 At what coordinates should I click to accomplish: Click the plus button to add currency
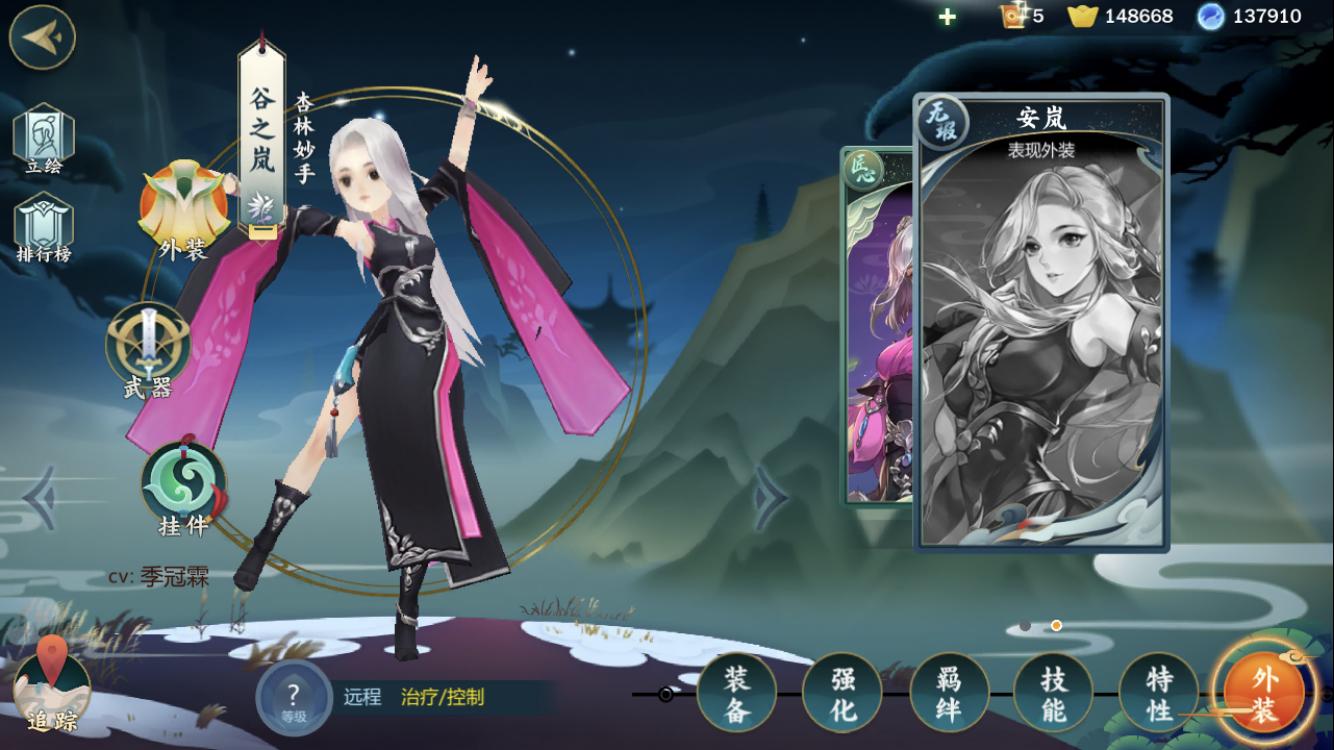click(947, 16)
